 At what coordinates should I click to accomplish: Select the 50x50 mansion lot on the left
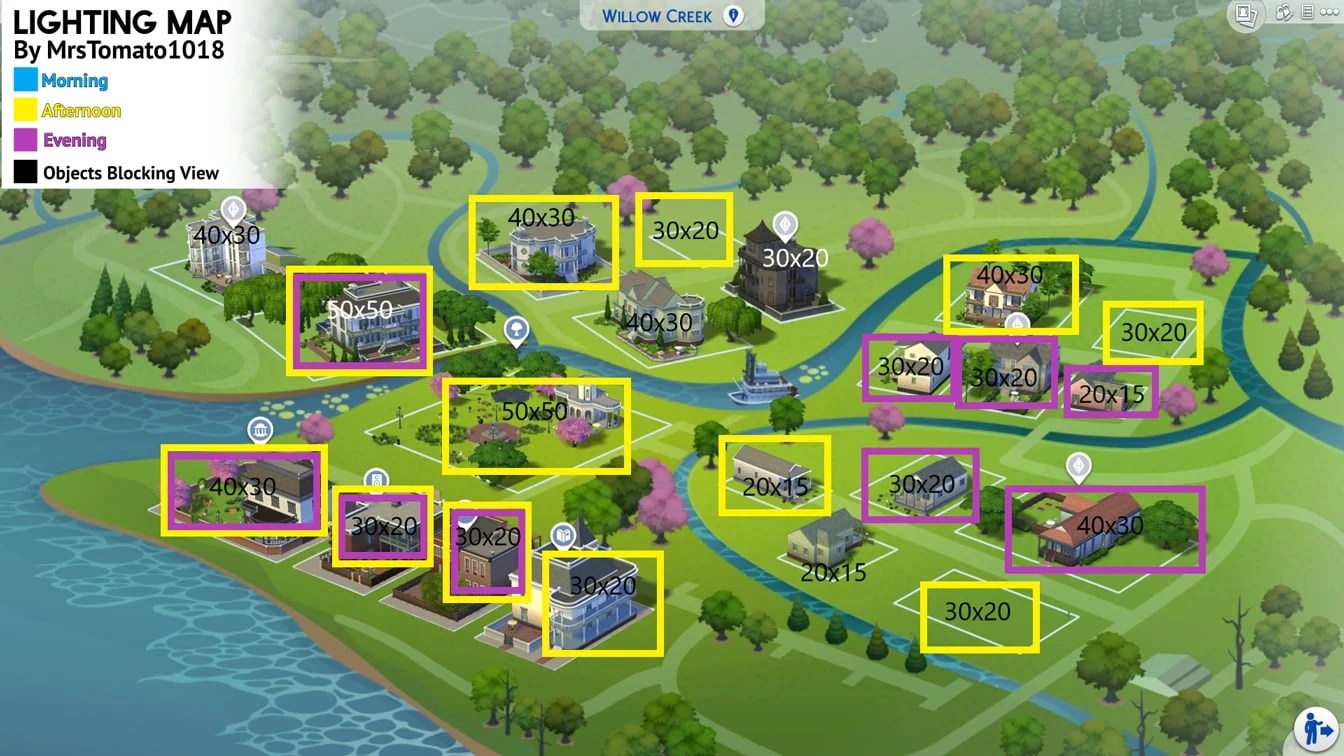coord(360,320)
